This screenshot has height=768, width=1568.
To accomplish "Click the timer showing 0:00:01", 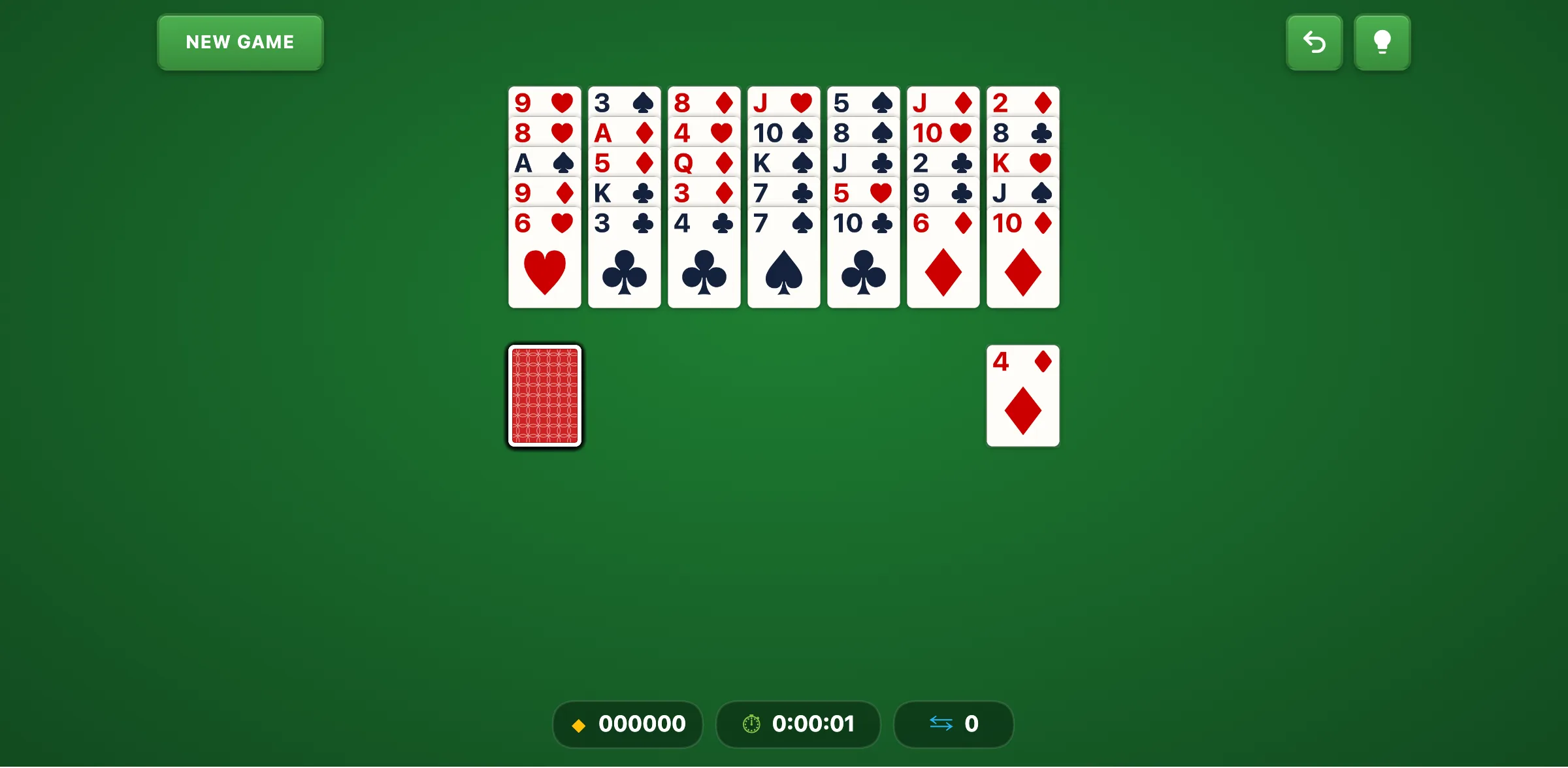I will [x=798, y=724].
